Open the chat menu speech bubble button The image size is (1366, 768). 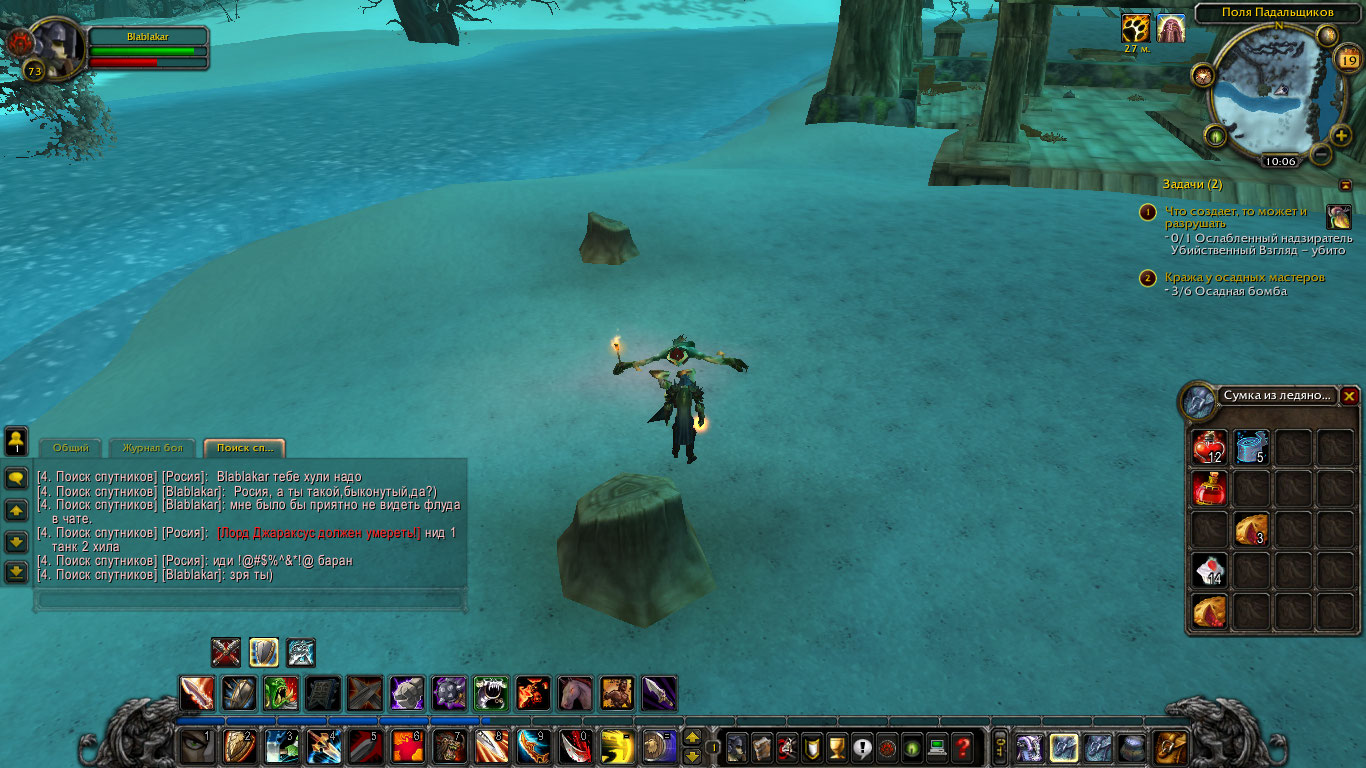pos(16,479)
